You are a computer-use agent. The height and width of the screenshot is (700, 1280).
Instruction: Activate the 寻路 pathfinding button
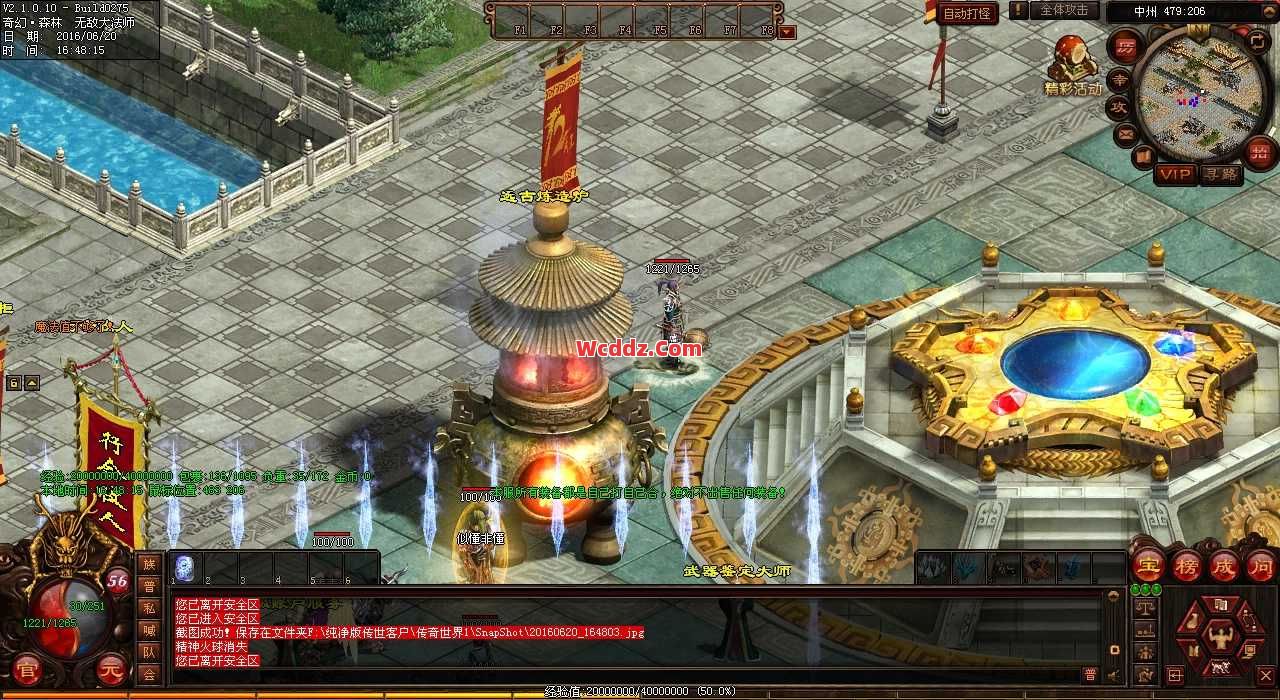[1220, 174]
